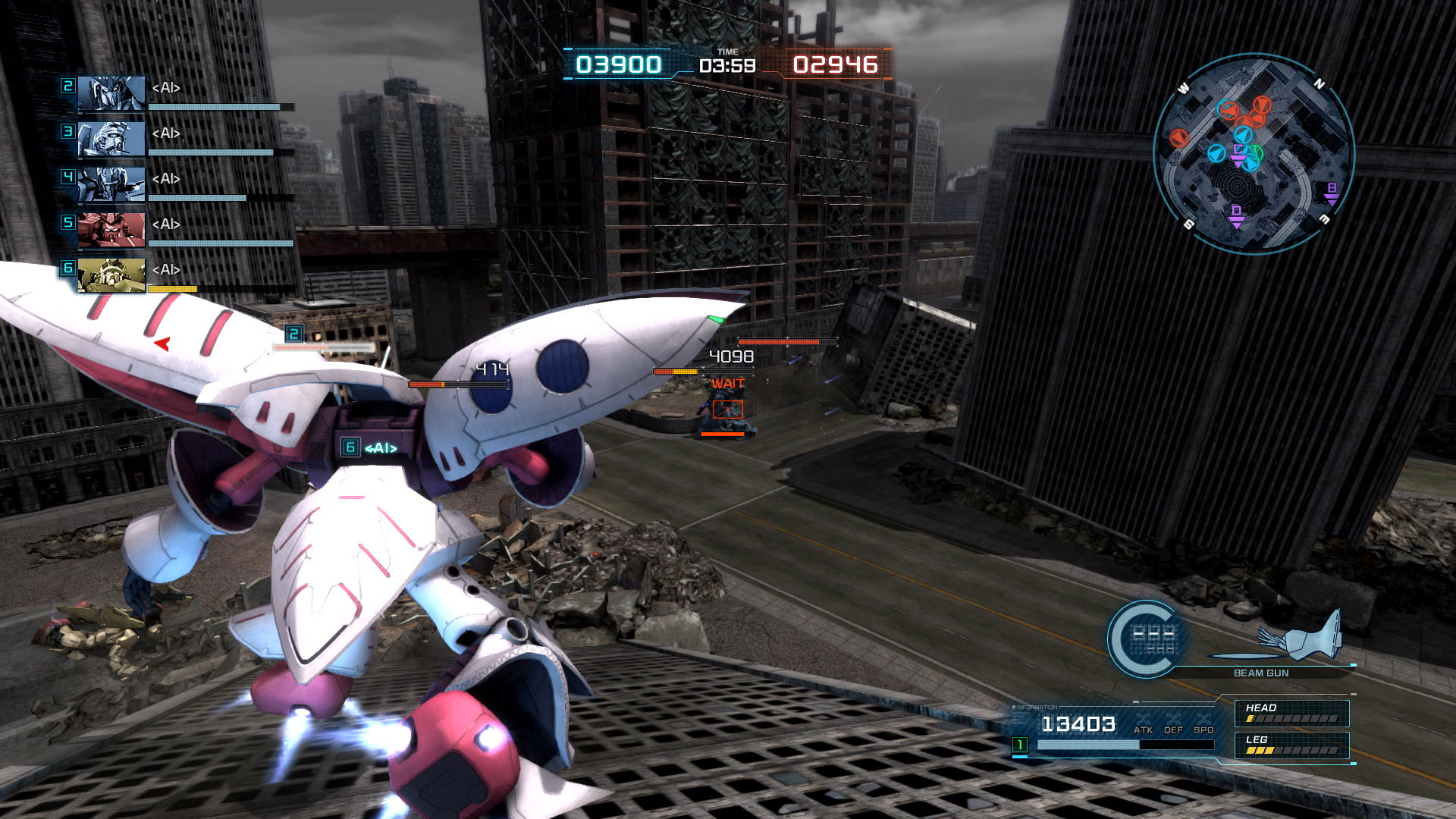Click the SPD buff status icon
This screenshot has height=819, width=1456.
point(1203,723)
